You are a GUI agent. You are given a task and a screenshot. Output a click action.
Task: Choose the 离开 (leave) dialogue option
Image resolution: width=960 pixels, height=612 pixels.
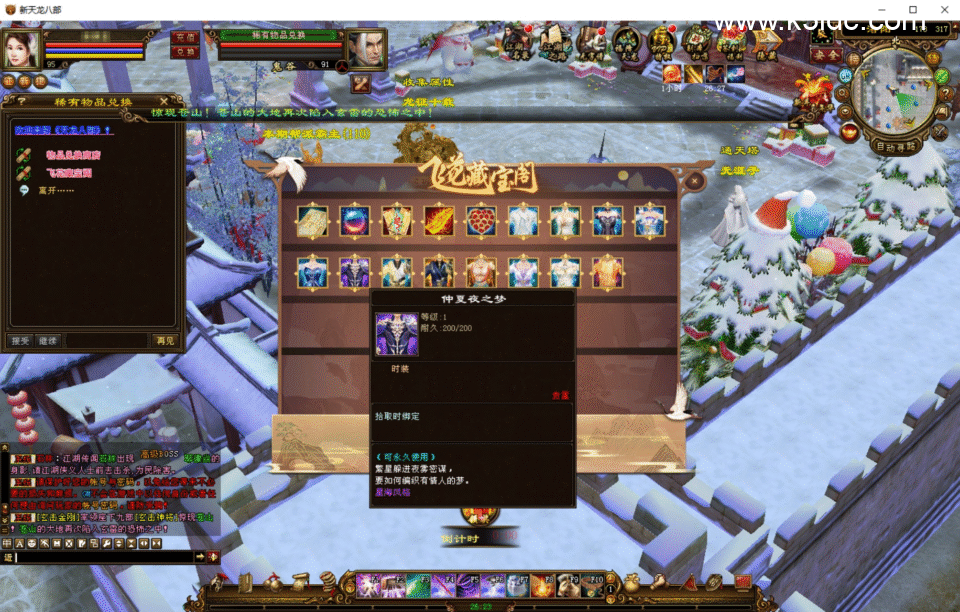(x=56, y=190)
